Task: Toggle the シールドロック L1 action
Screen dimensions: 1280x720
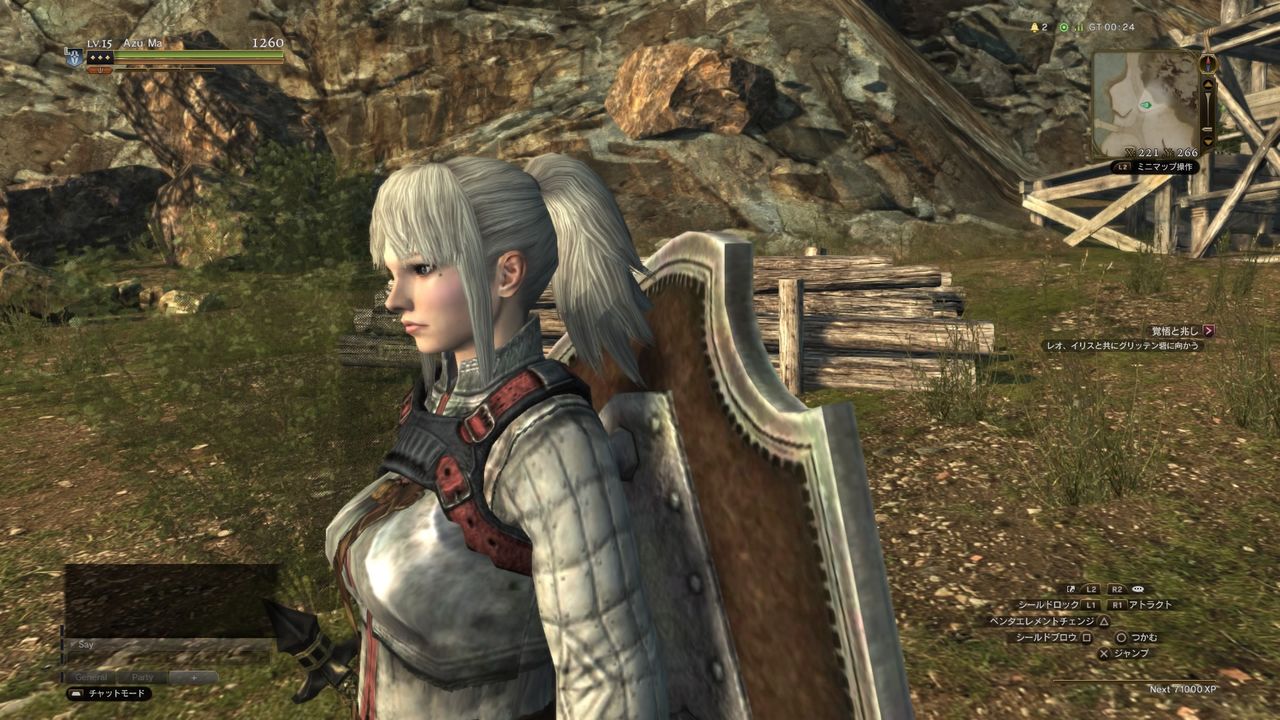Action: click(1090, 604)
